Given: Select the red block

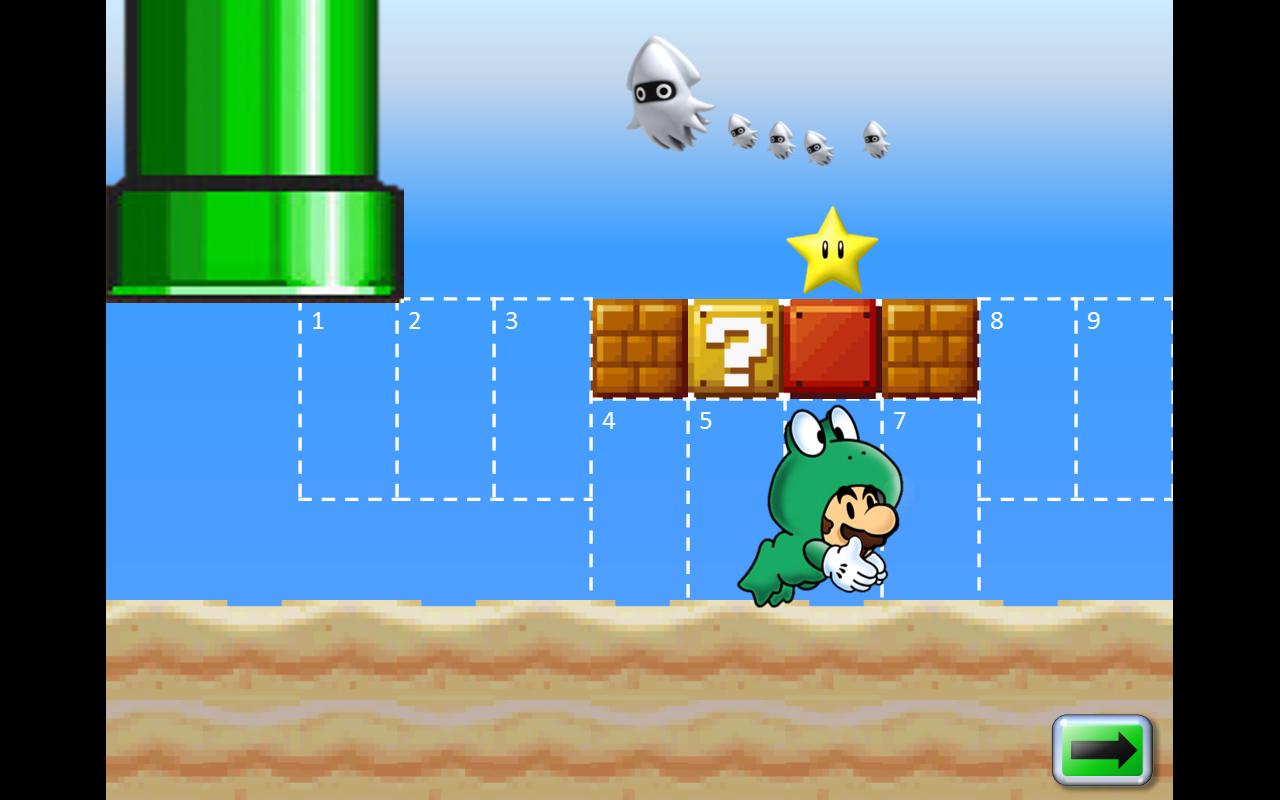Looking at the screenshot, I should [x=833, y=347].
